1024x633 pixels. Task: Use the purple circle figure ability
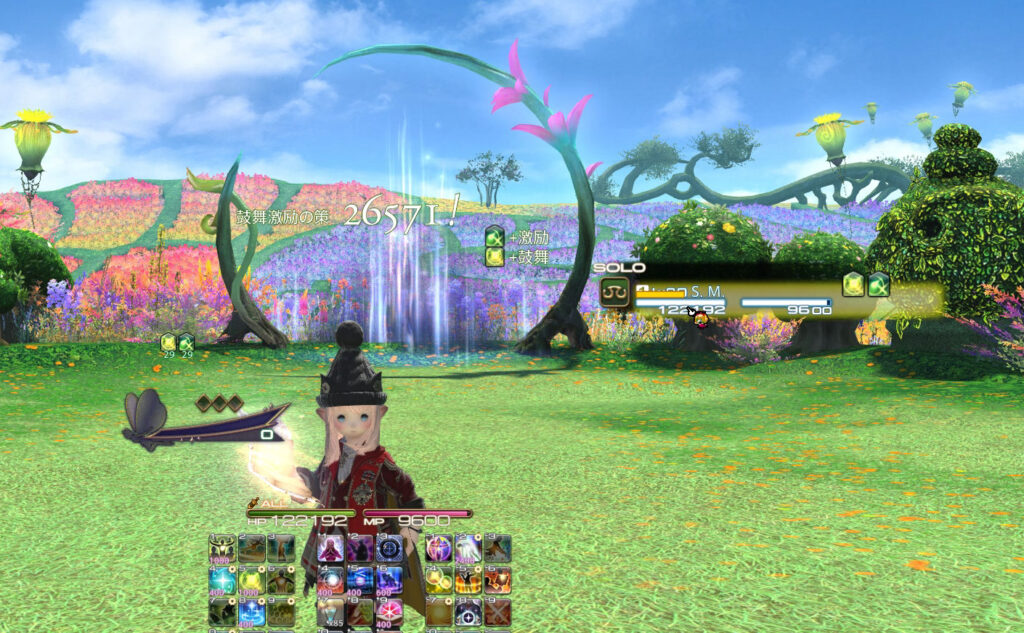point(438,548)
